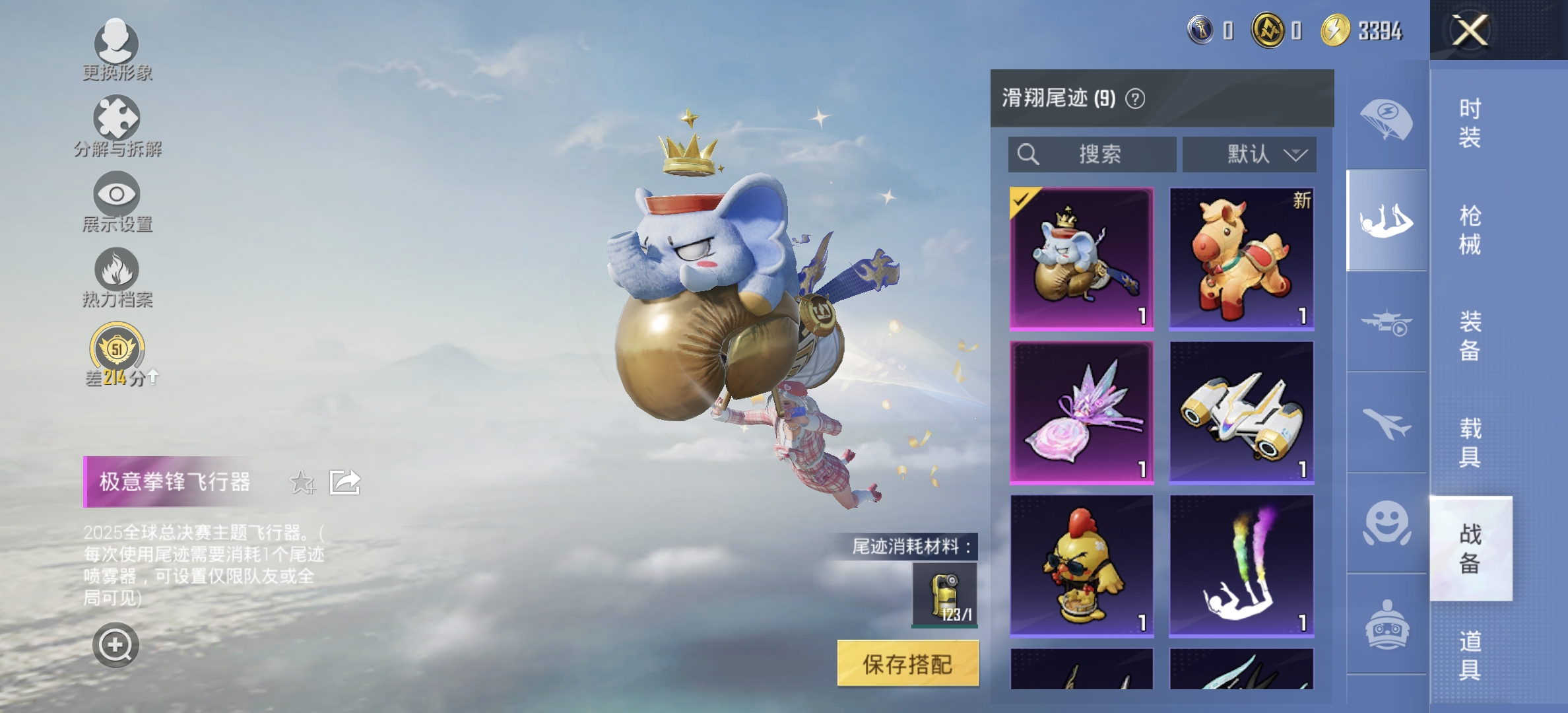Select the emote face category icon
The height and width of the screenshot is (713, 1568).
point(1387,523)
